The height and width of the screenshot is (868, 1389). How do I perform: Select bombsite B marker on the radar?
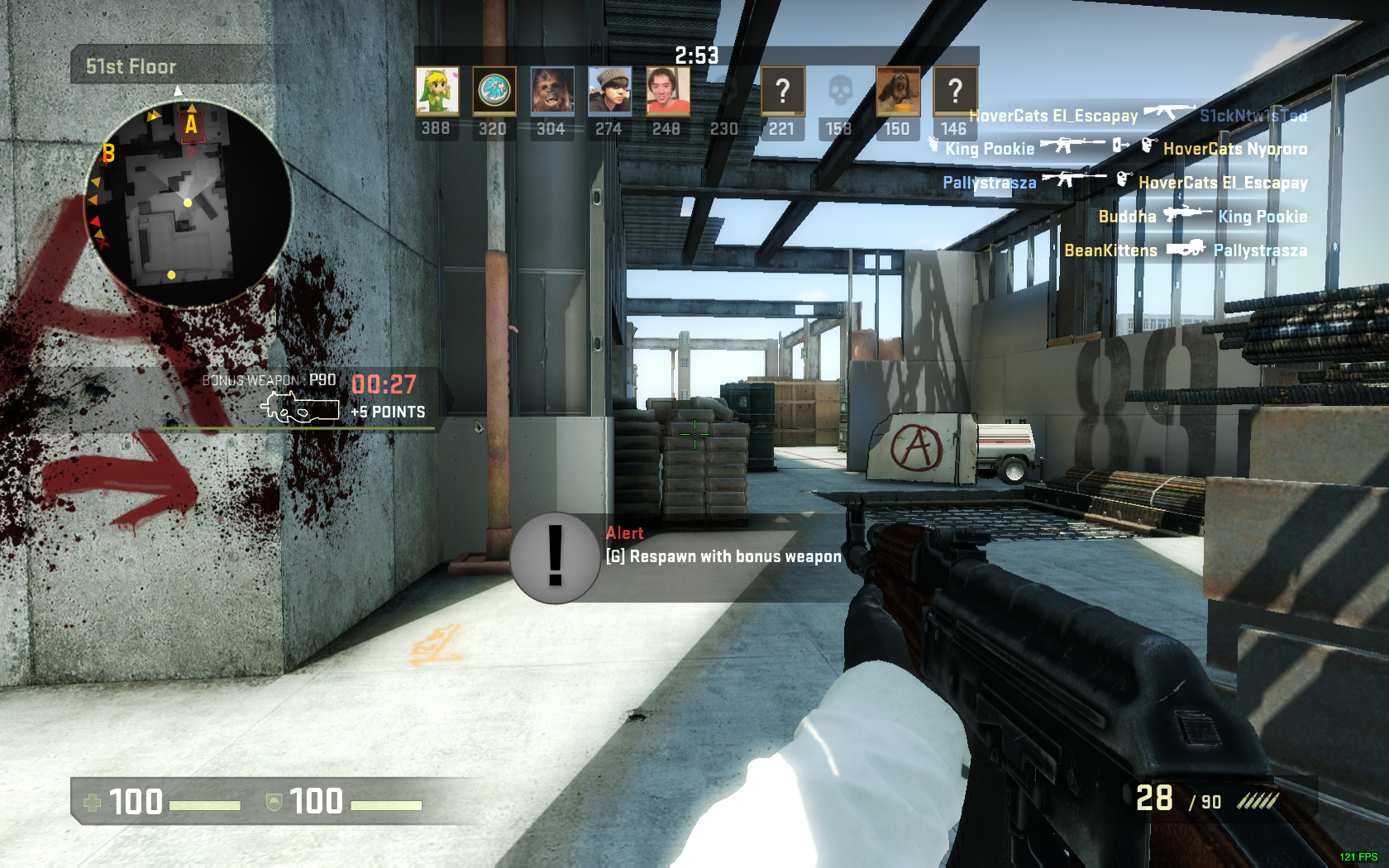click(x=108, y=154)
